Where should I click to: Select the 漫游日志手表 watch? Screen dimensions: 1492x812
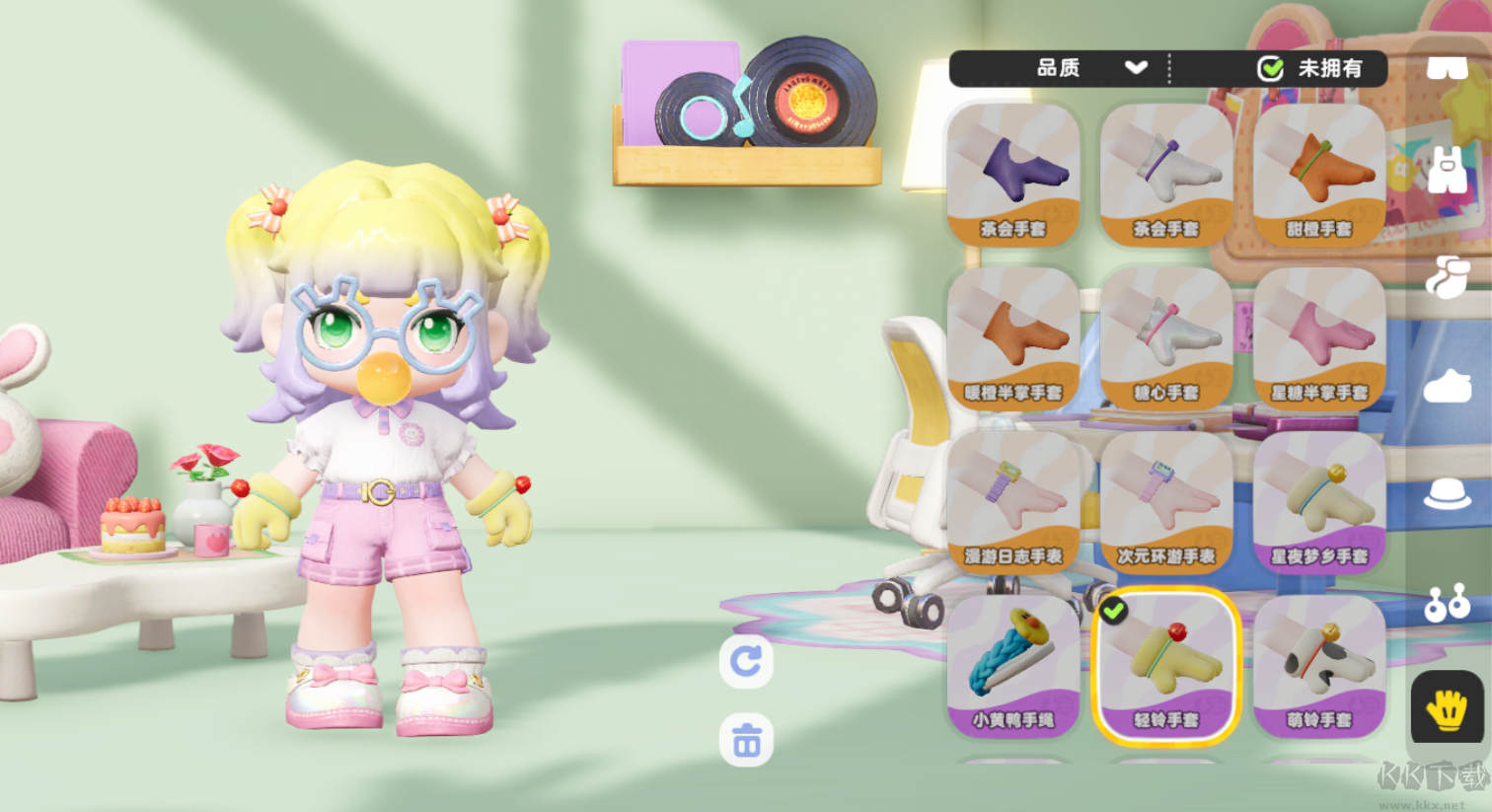pyautogui.click(x=1013, y=502)
